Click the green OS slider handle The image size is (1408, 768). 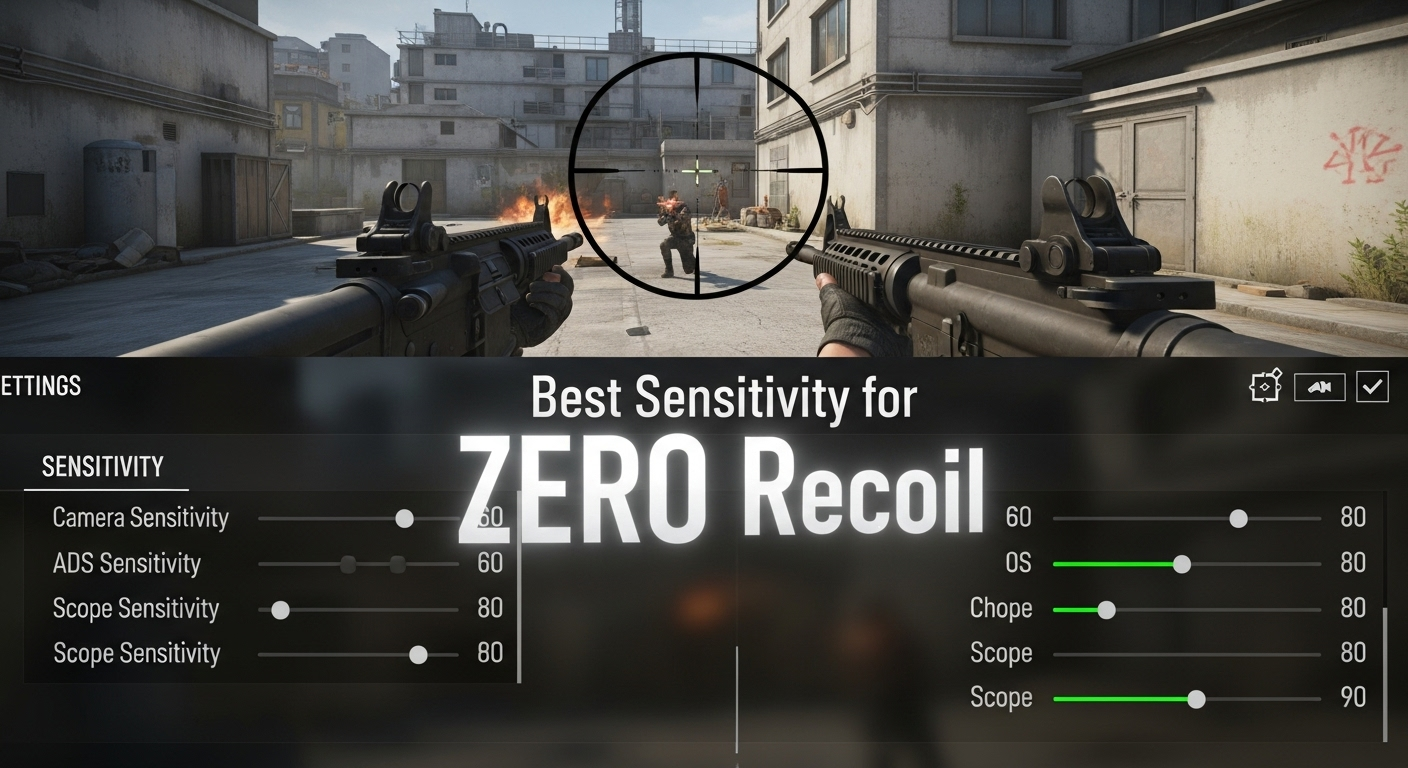click(1184, 563)
